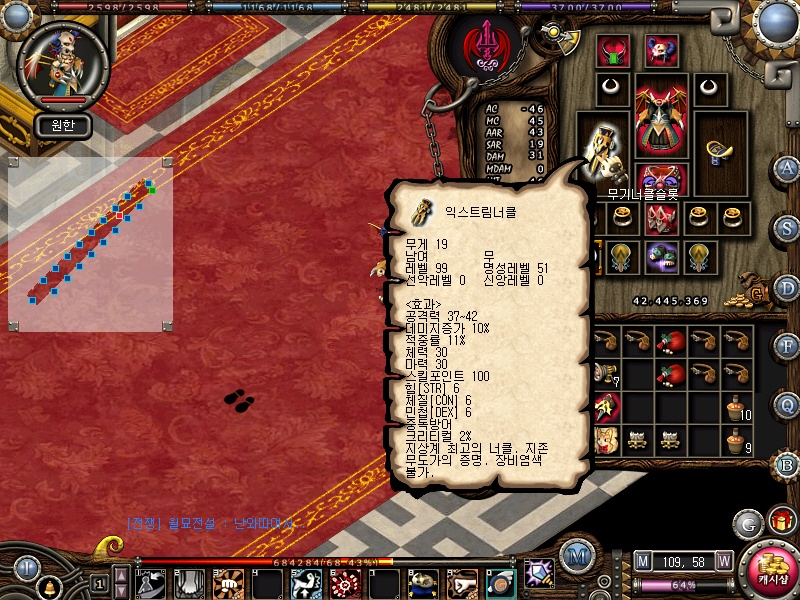The height and width of the screenshot is (600, 800).
Task: Click the minimap overlay
Action: pyautogui.click(x=90, y=244)
